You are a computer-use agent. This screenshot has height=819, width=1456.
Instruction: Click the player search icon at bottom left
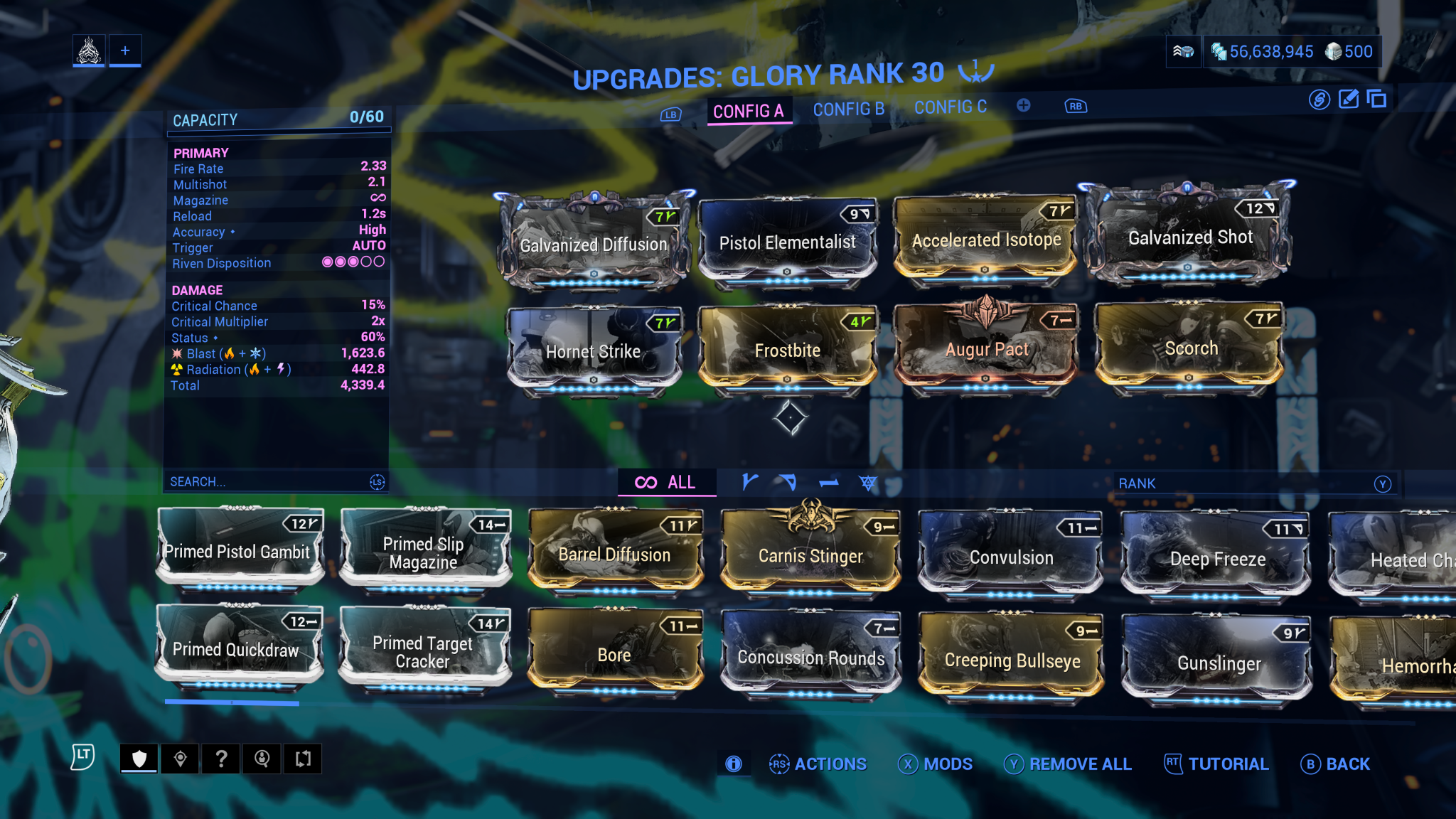coord(262,758)
